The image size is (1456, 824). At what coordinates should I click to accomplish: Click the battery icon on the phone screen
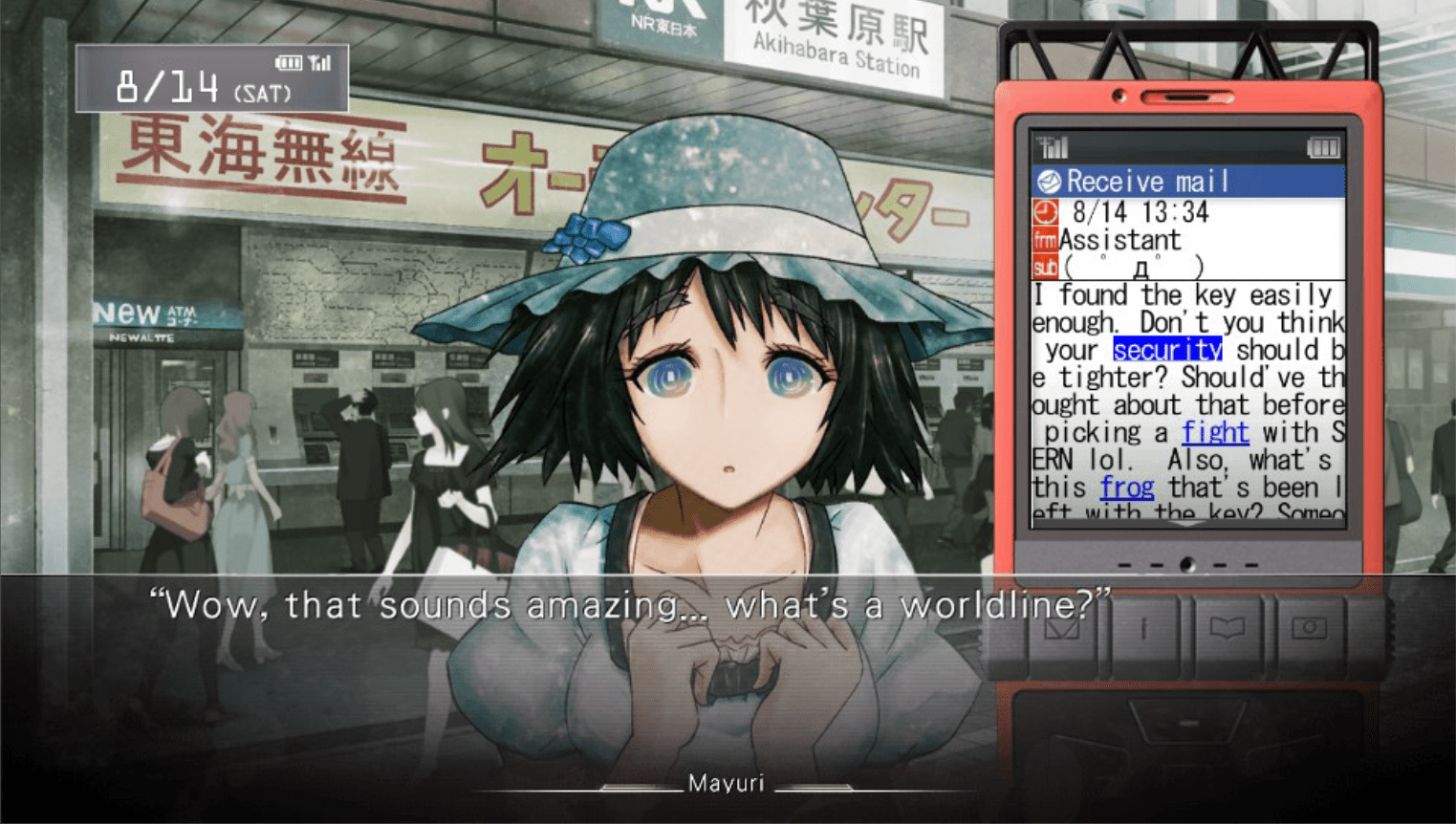pos(1324,148)
